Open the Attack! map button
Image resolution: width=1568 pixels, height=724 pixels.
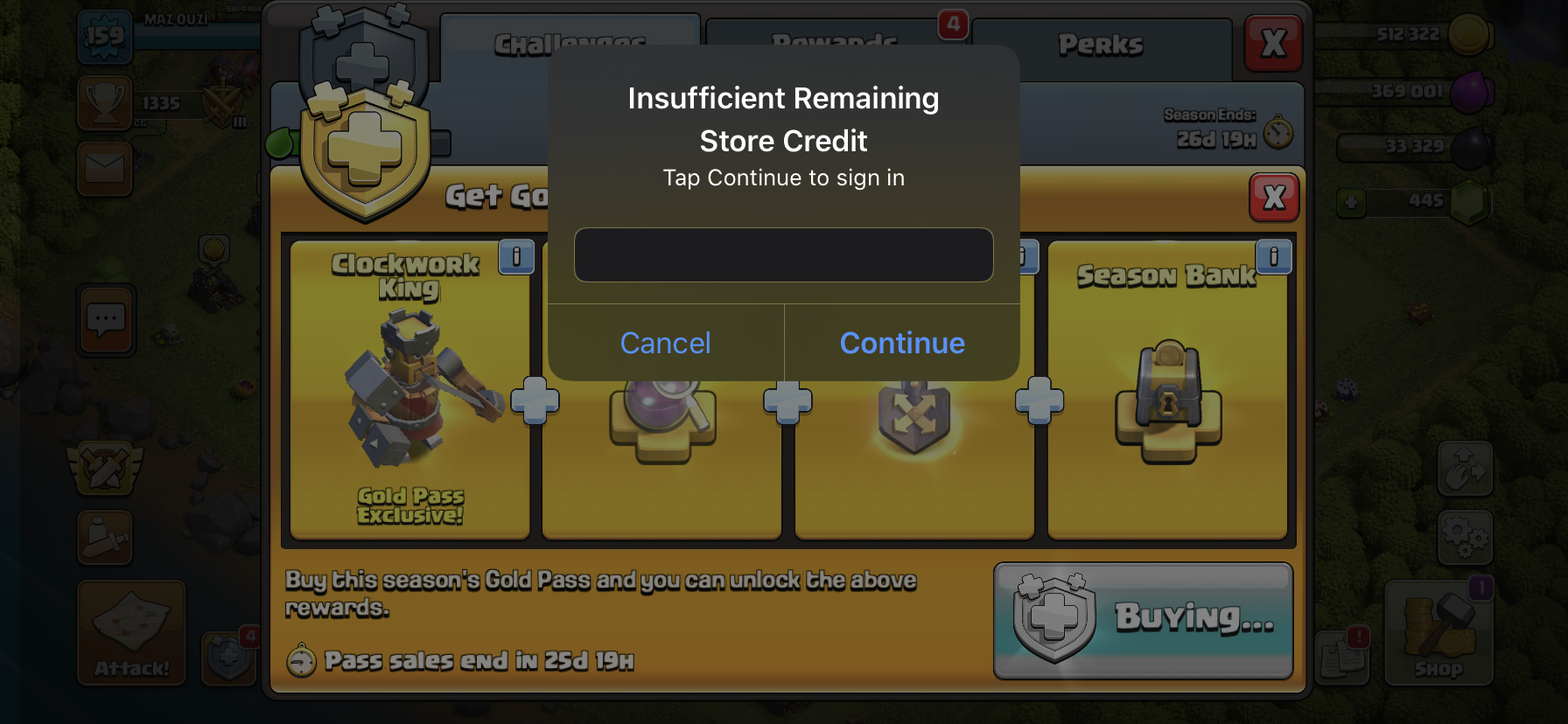coord(131,632)
